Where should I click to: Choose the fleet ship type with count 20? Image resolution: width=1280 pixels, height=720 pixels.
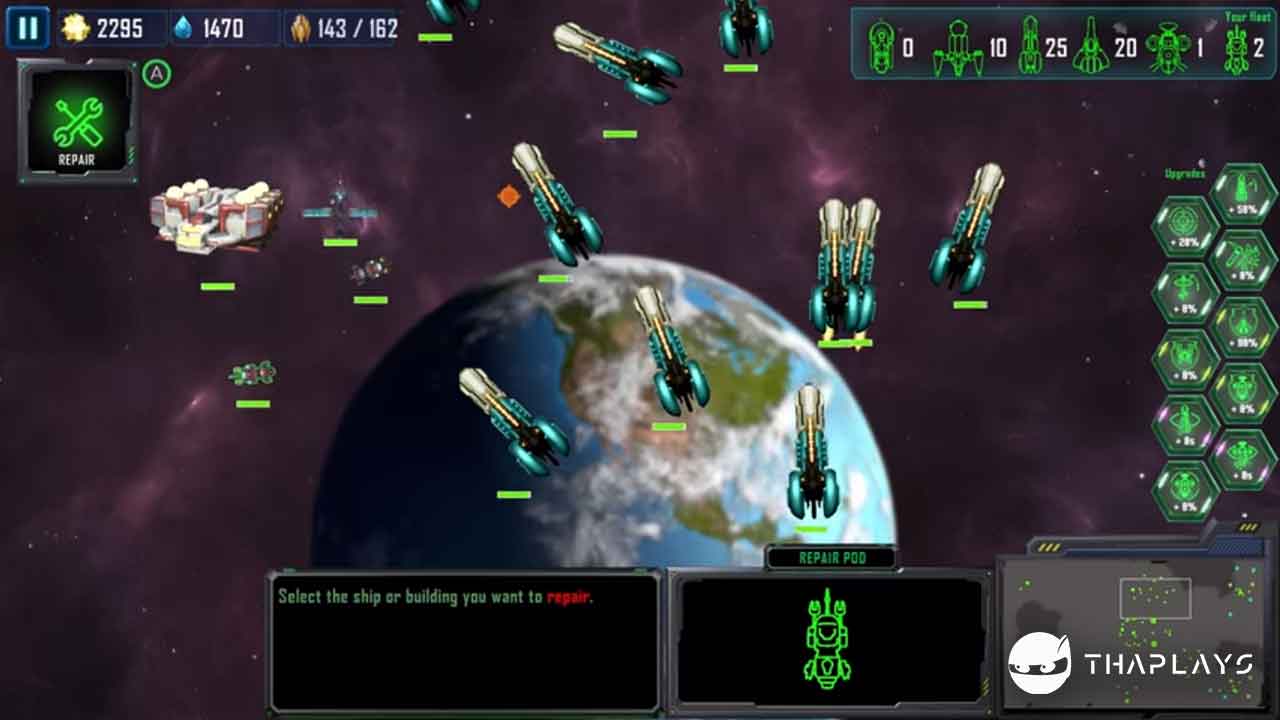tap(1091, 47)
